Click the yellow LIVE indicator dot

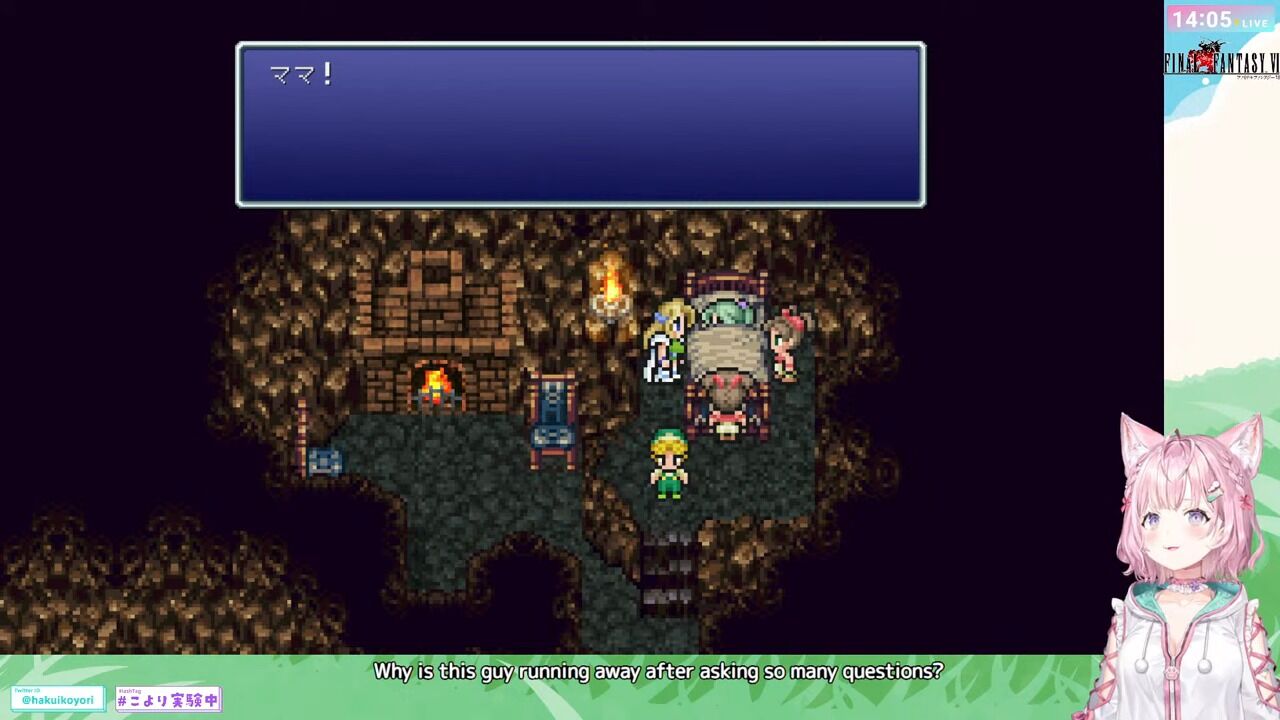pos(1236,22)
